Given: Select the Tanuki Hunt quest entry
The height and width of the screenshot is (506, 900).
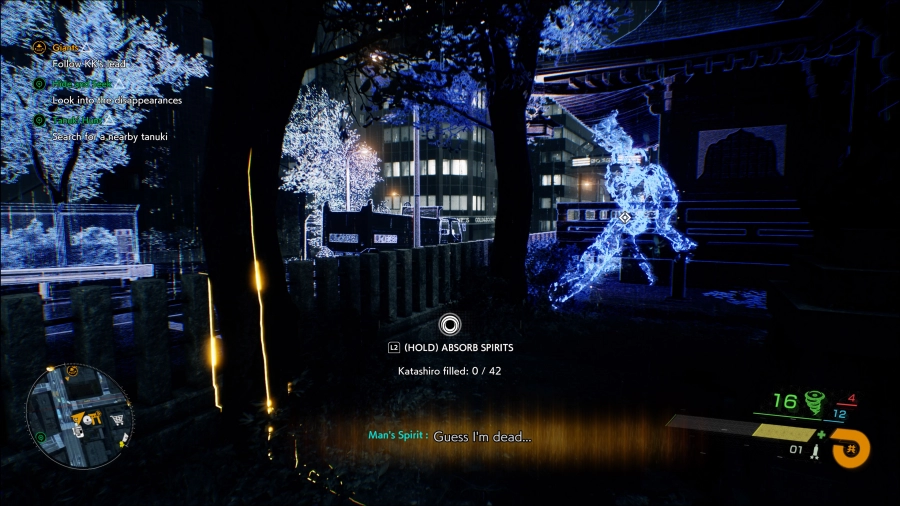Looking at the screenshot, I should point(78,120).
